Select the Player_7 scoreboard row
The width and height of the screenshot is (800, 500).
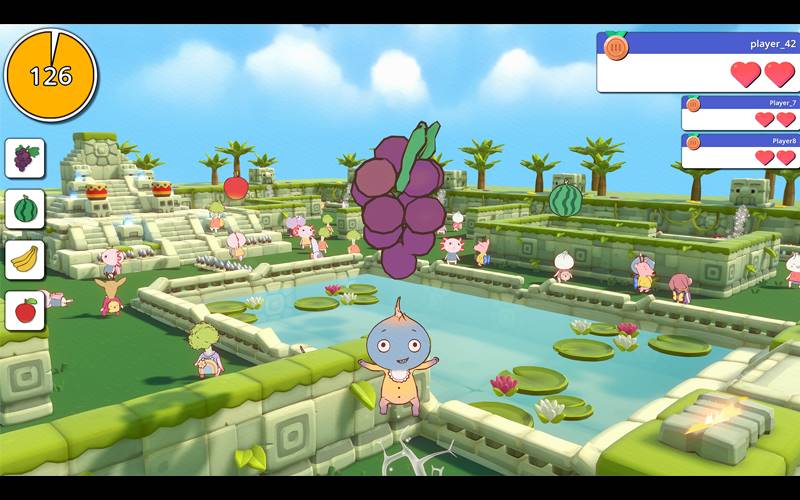coord(740,112)
